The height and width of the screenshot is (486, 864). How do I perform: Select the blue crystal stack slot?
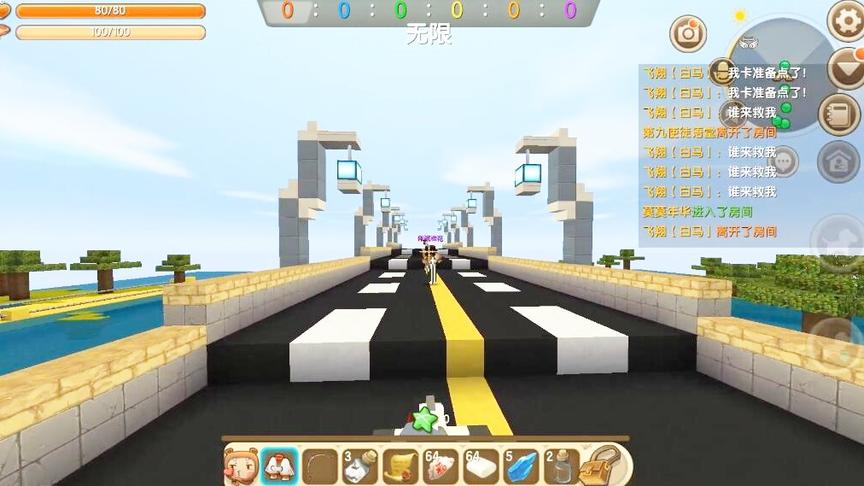[x=521, y=466]
